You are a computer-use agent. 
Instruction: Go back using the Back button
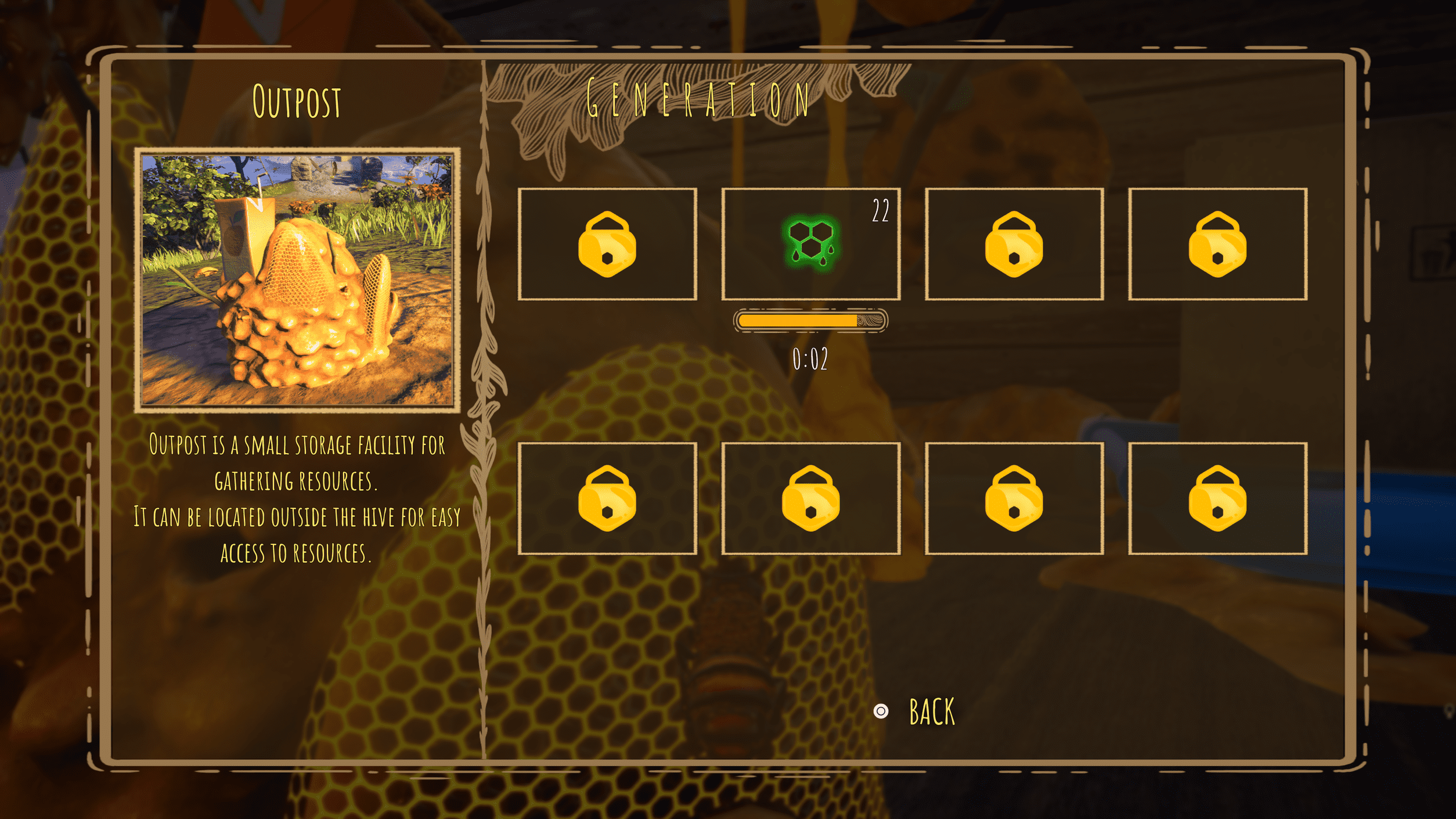click(x=931, y=712)
